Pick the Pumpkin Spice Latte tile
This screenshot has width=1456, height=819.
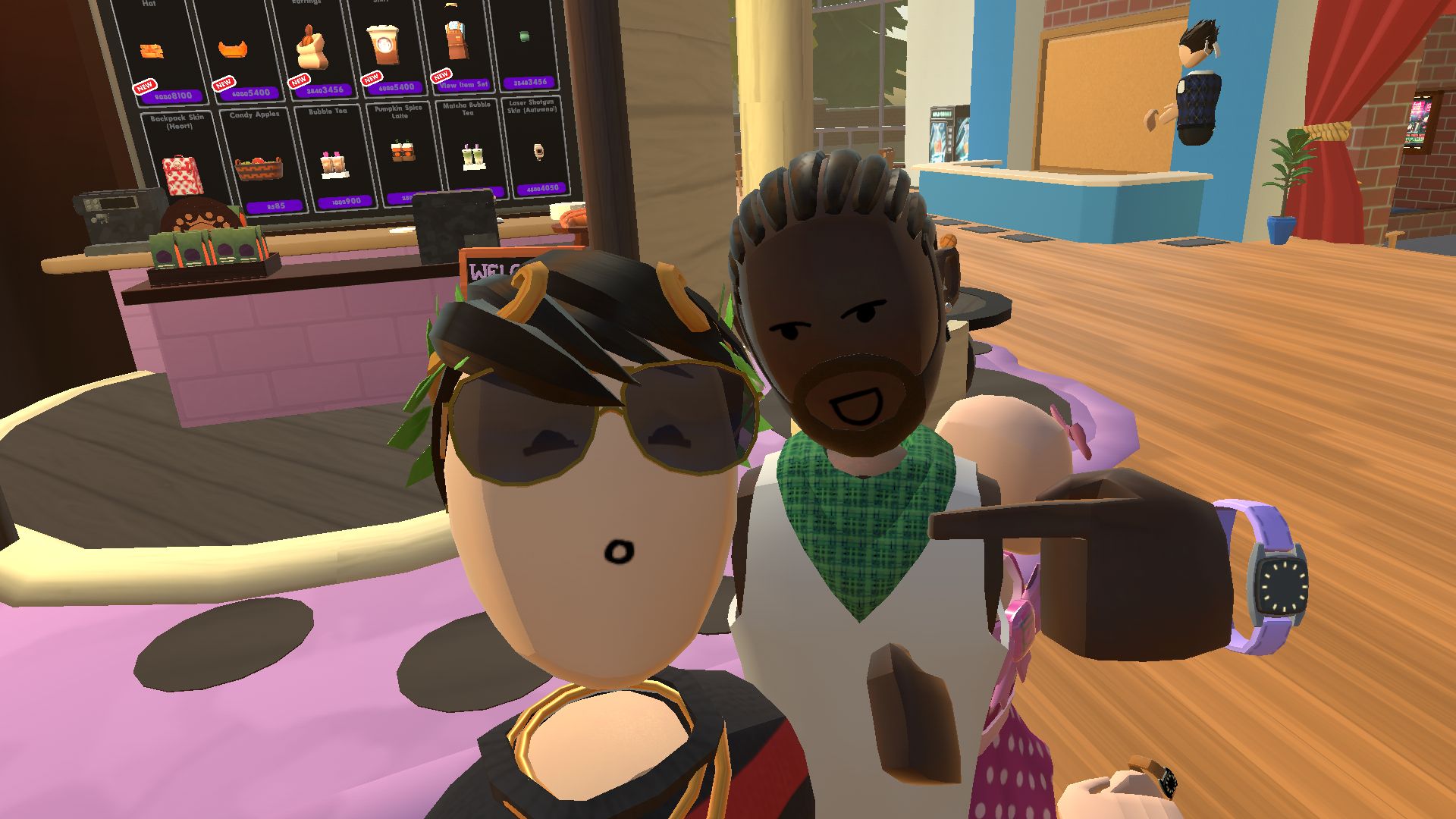point(401,152)
